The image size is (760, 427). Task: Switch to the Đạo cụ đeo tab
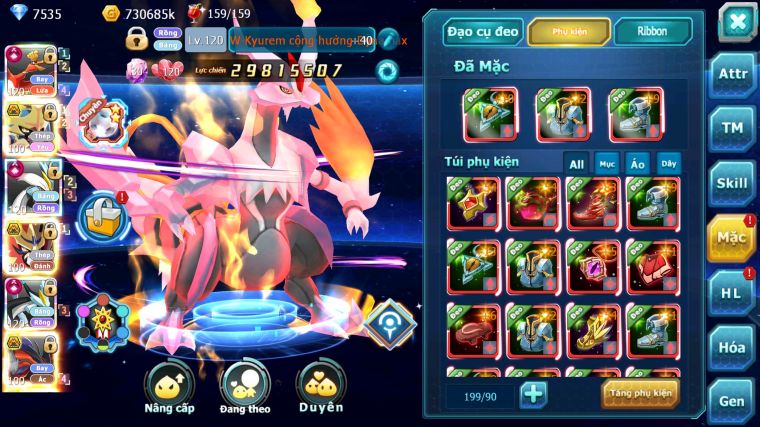pos(482,32)
